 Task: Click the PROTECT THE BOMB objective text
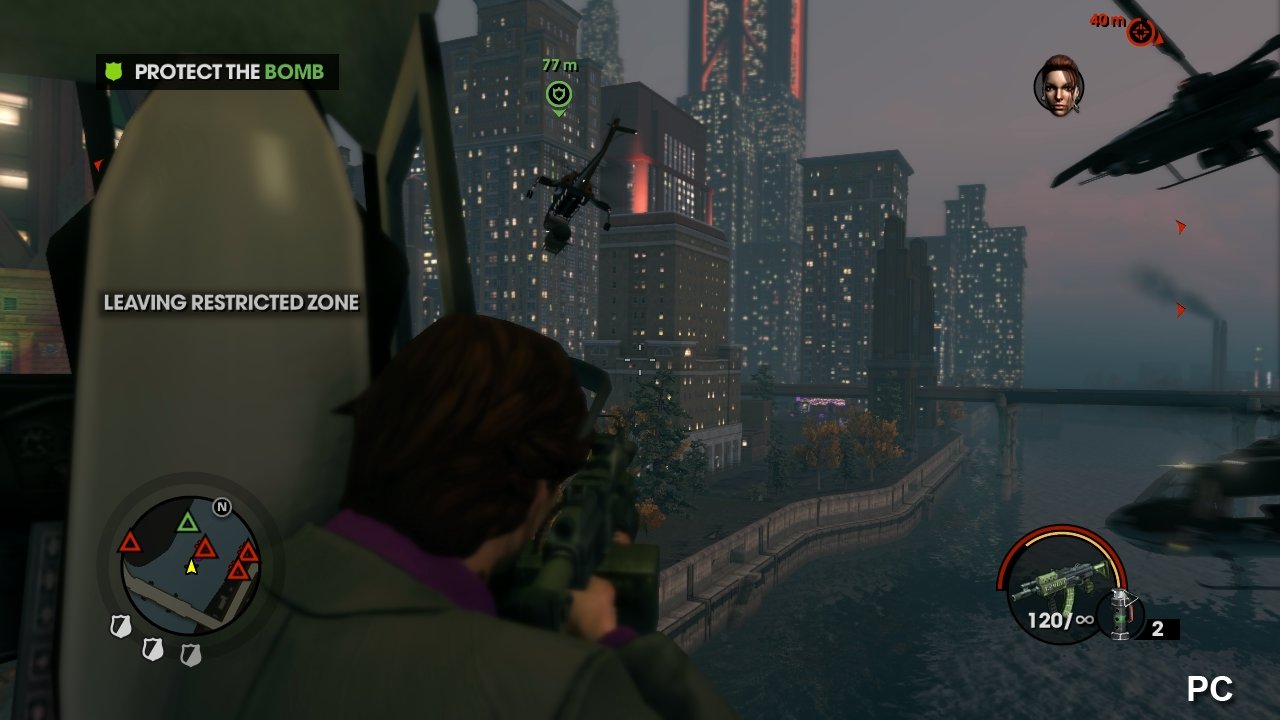pos(230,71)
